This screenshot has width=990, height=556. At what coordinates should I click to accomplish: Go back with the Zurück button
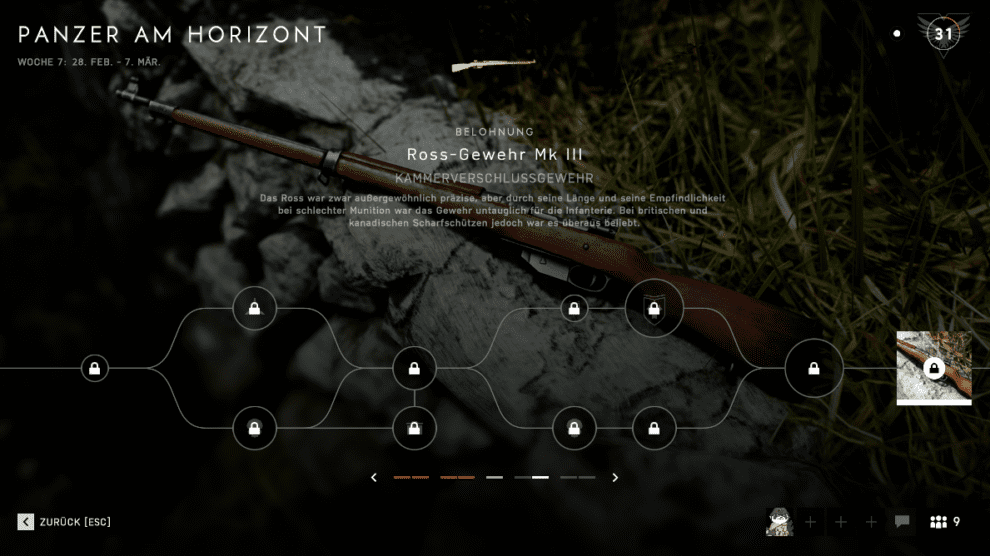(x=65, y=522)
